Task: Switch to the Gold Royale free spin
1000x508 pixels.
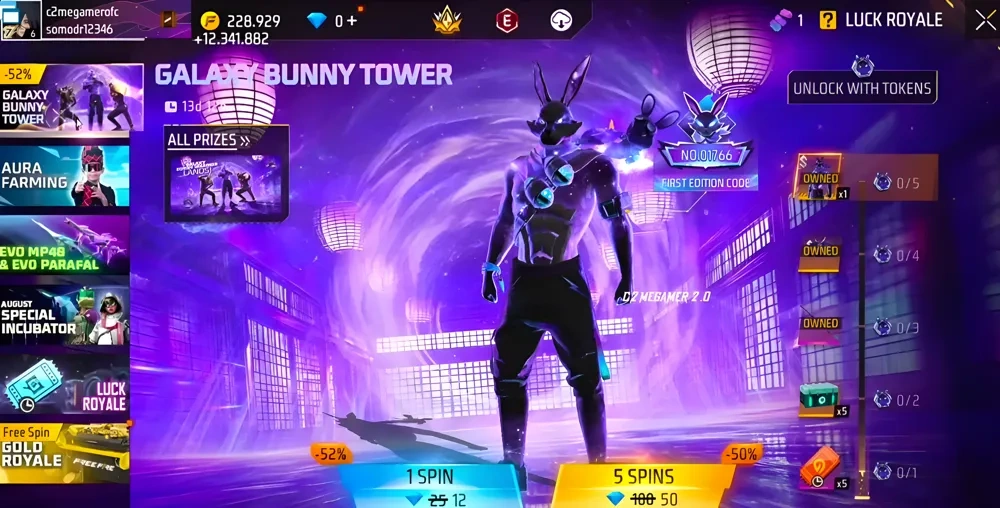Action: (x=66, y=454)
